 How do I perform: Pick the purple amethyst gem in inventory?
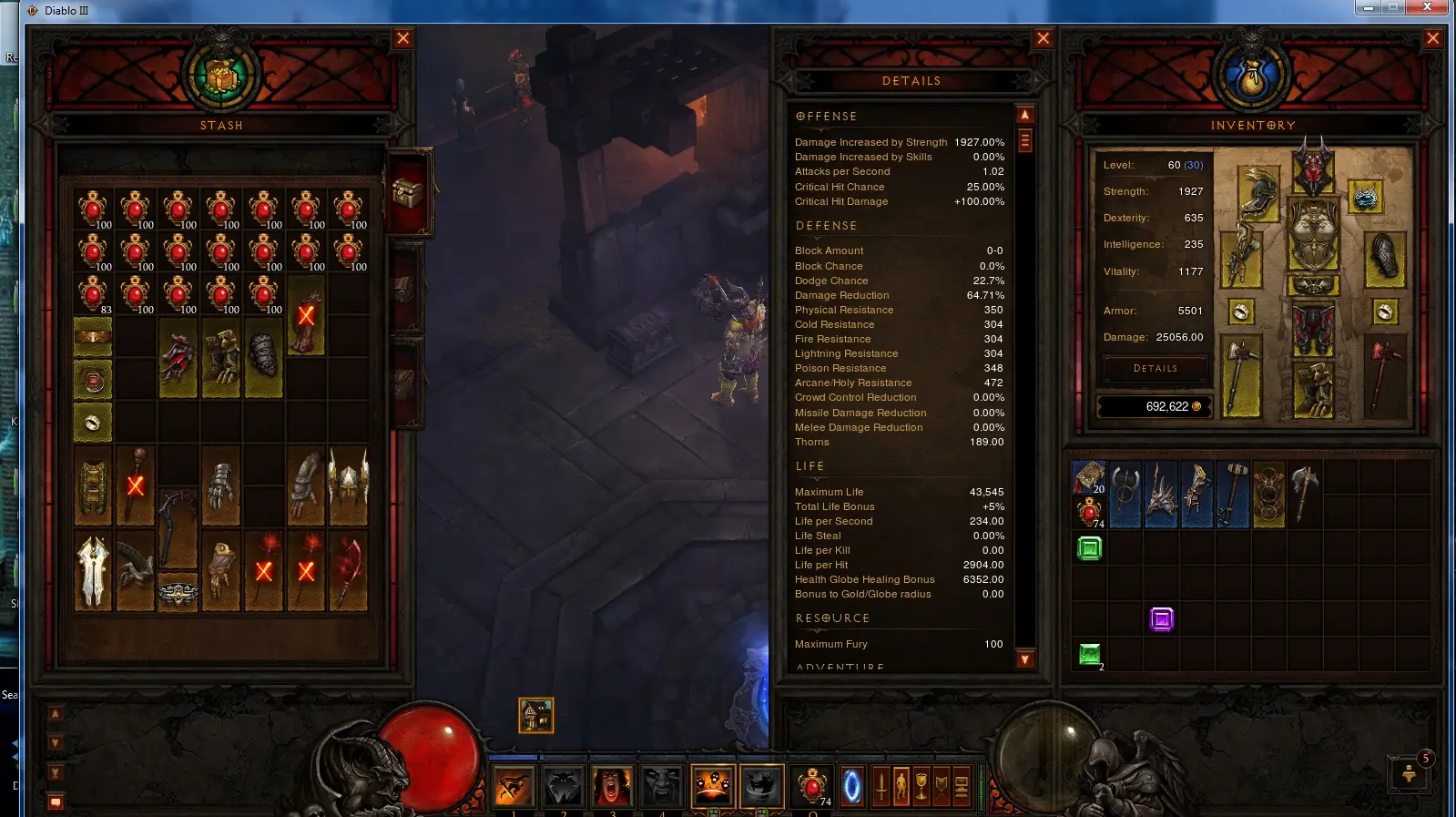[x=1162, y=619]
